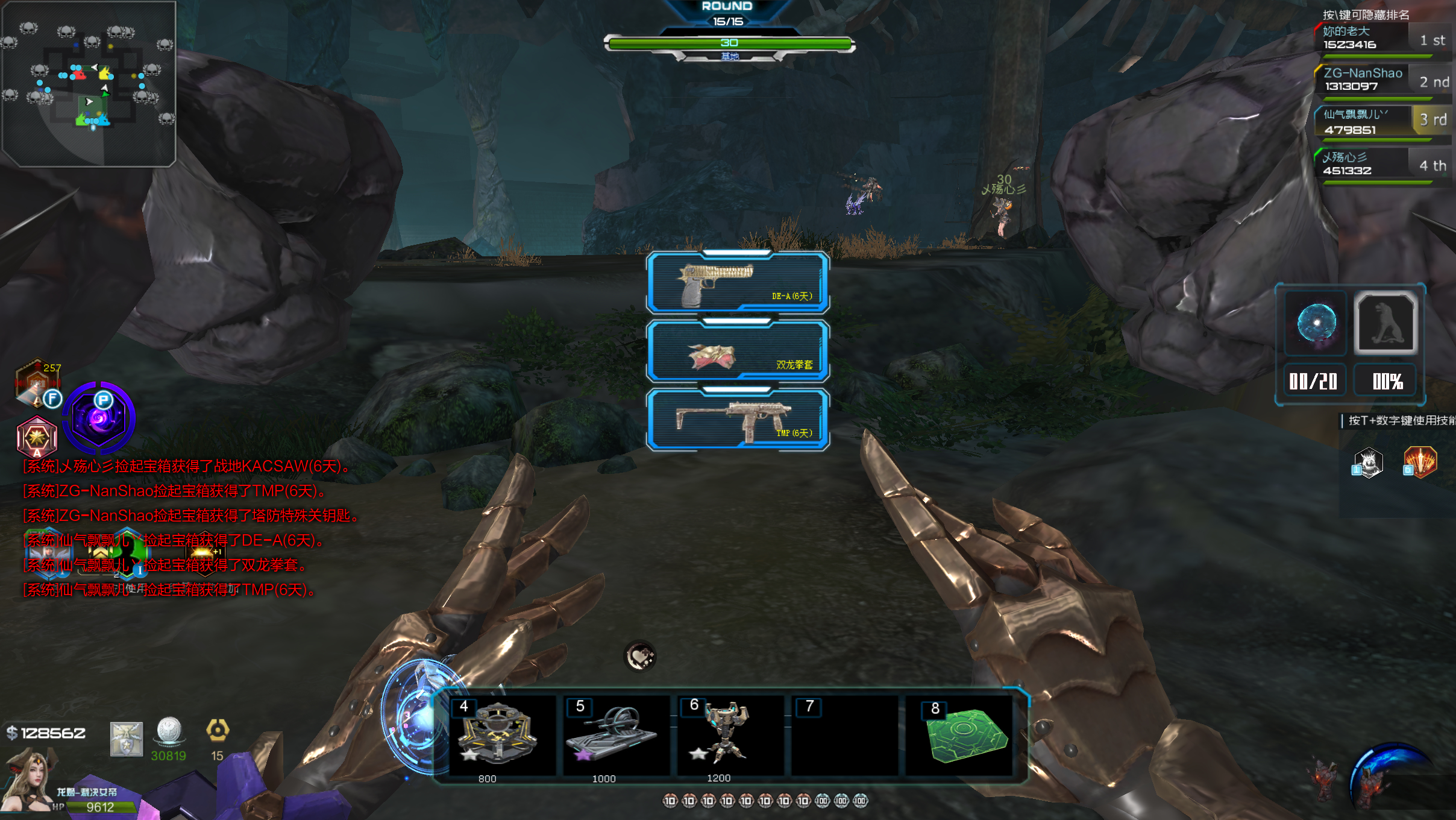This screenshot has height=820, width=1456.
Task: Use the F skill hexagon icon
Action: pos(38,383)
